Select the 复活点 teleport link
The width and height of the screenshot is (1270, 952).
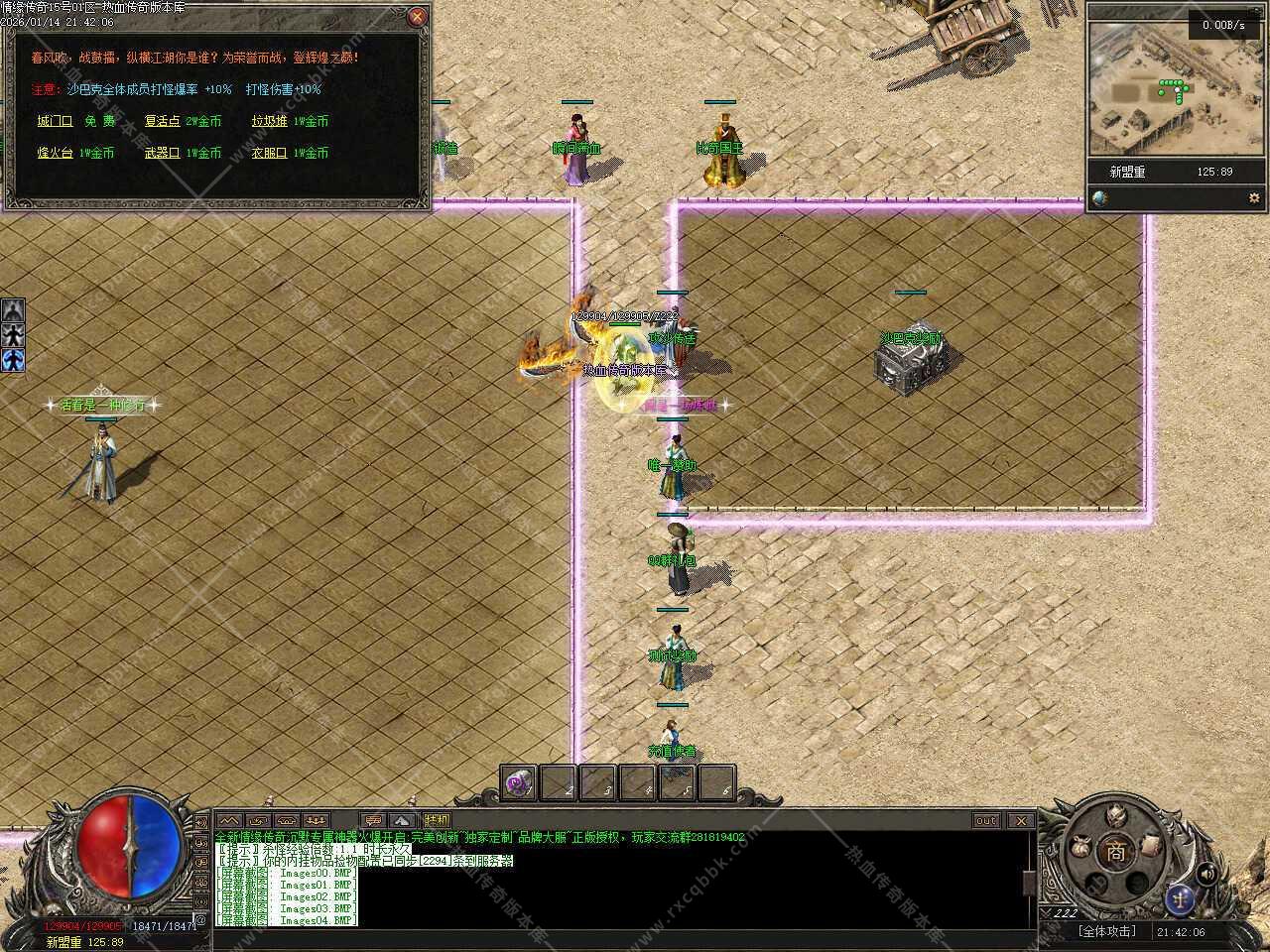click(162, 121)
